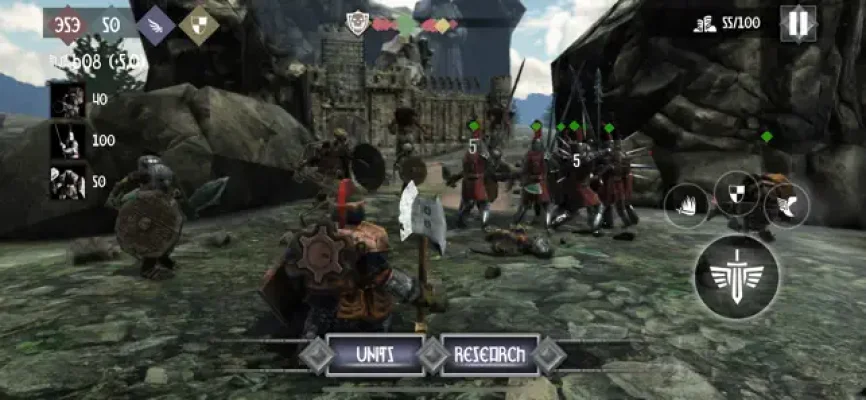
Task: Recruit the unit costing 40
Action: [69, 100]
